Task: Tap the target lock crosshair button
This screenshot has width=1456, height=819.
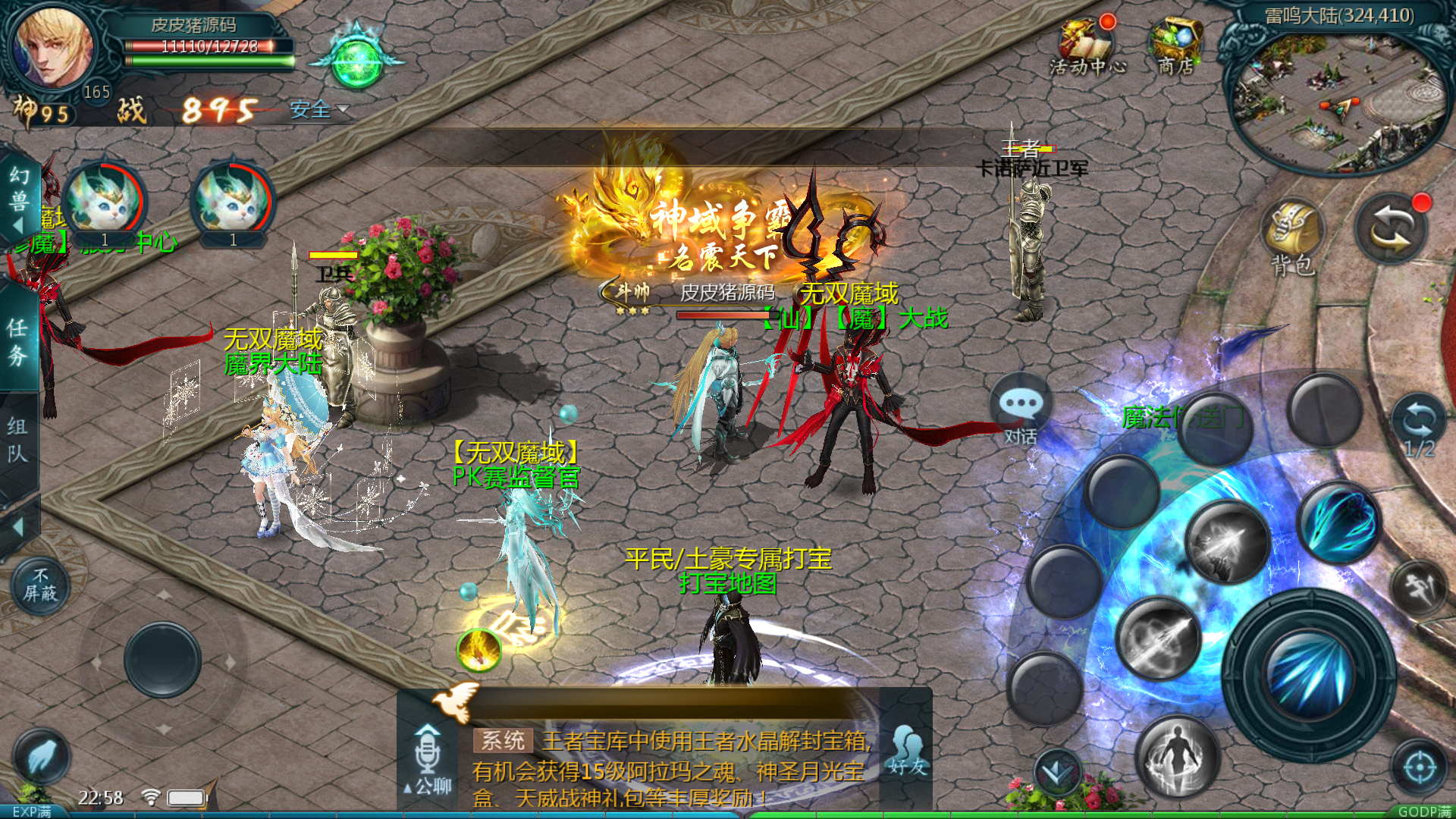Action: click(1419, 767)
